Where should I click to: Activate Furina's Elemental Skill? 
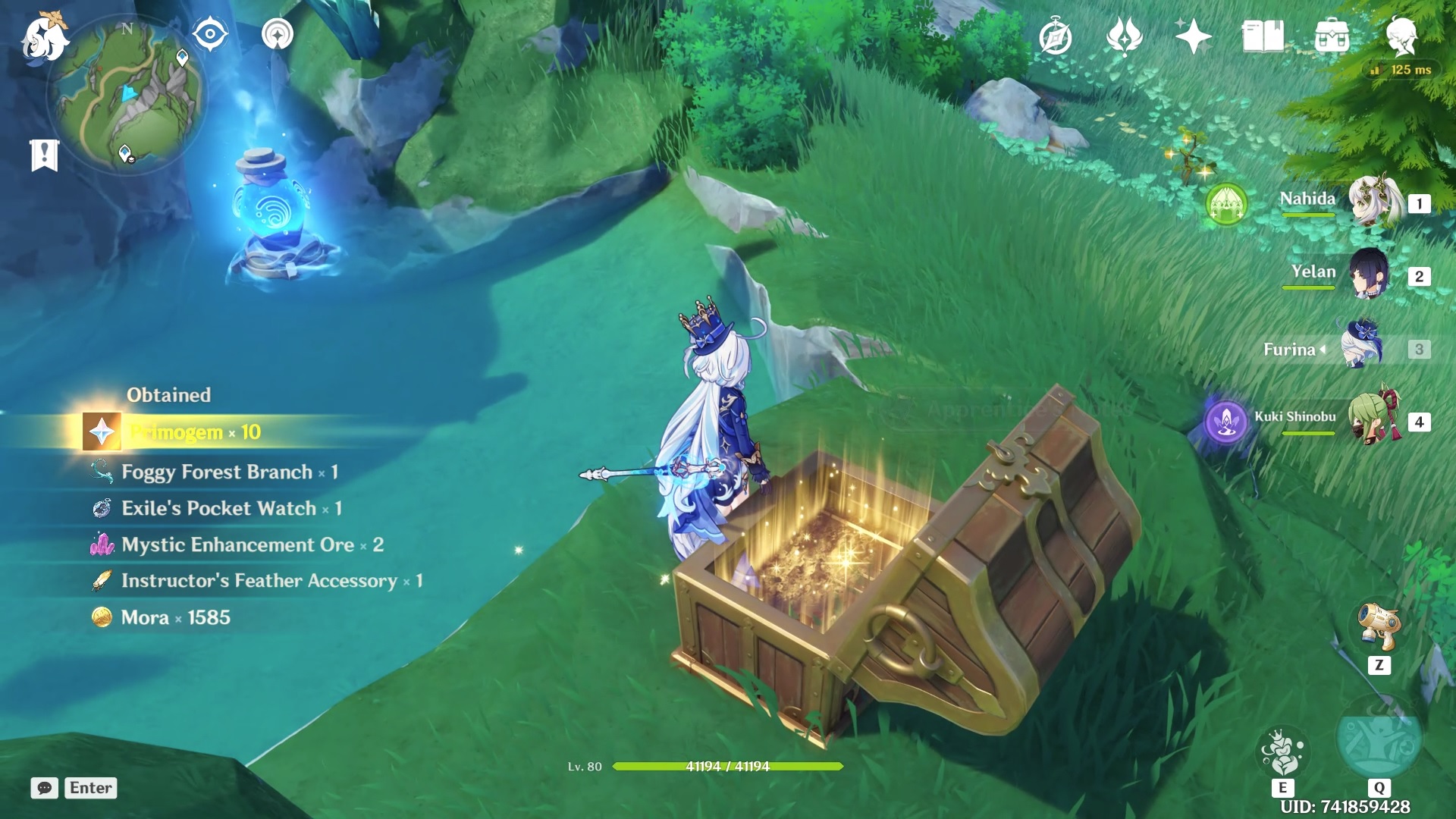coord(1282,752)
